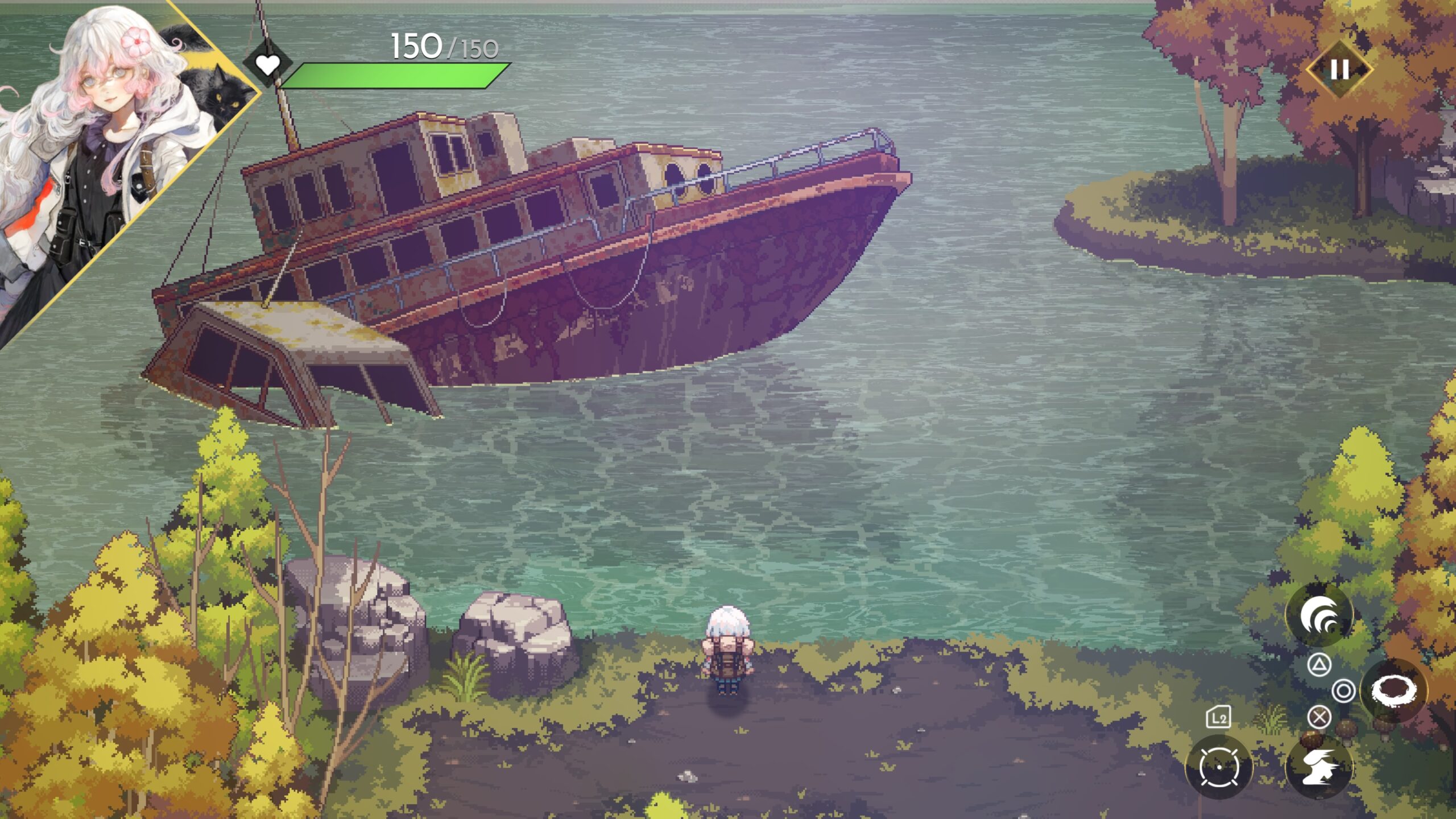Use the white ring ability icon
The height and width of the screenshot is (819, 1456).
(x=1393, y=690)
